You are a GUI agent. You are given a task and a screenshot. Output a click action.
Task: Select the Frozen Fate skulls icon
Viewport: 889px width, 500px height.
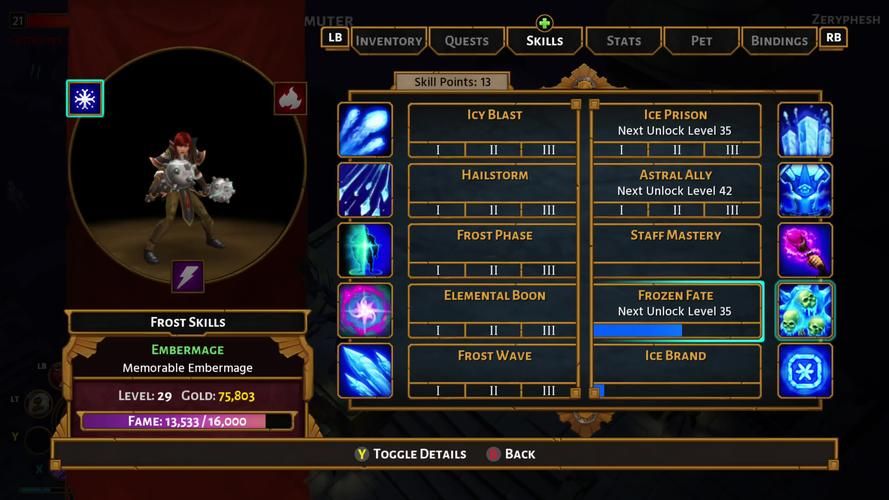tap(805, 311)
